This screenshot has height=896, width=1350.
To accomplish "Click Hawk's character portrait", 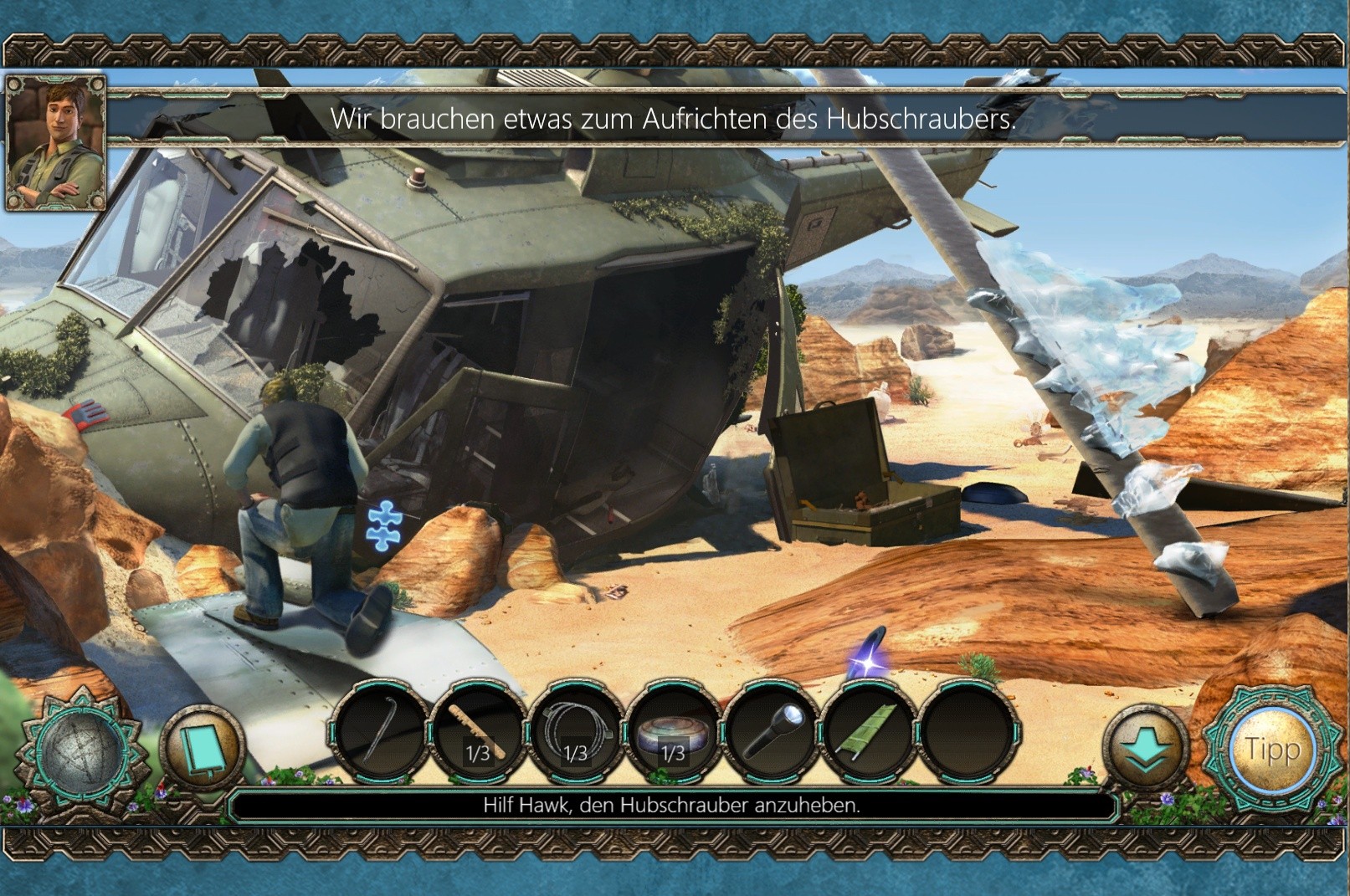I will tap(56, 141).
